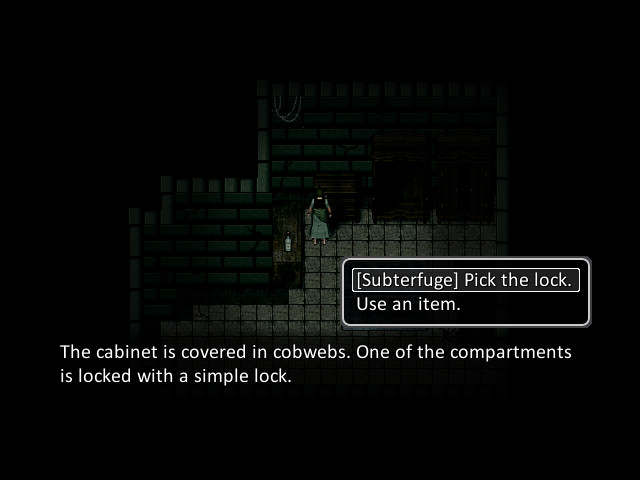Viewport: 640px width, 480px height.
Task: Choose the Subterfuge Pick the lock option
Action: coord(465,280)
